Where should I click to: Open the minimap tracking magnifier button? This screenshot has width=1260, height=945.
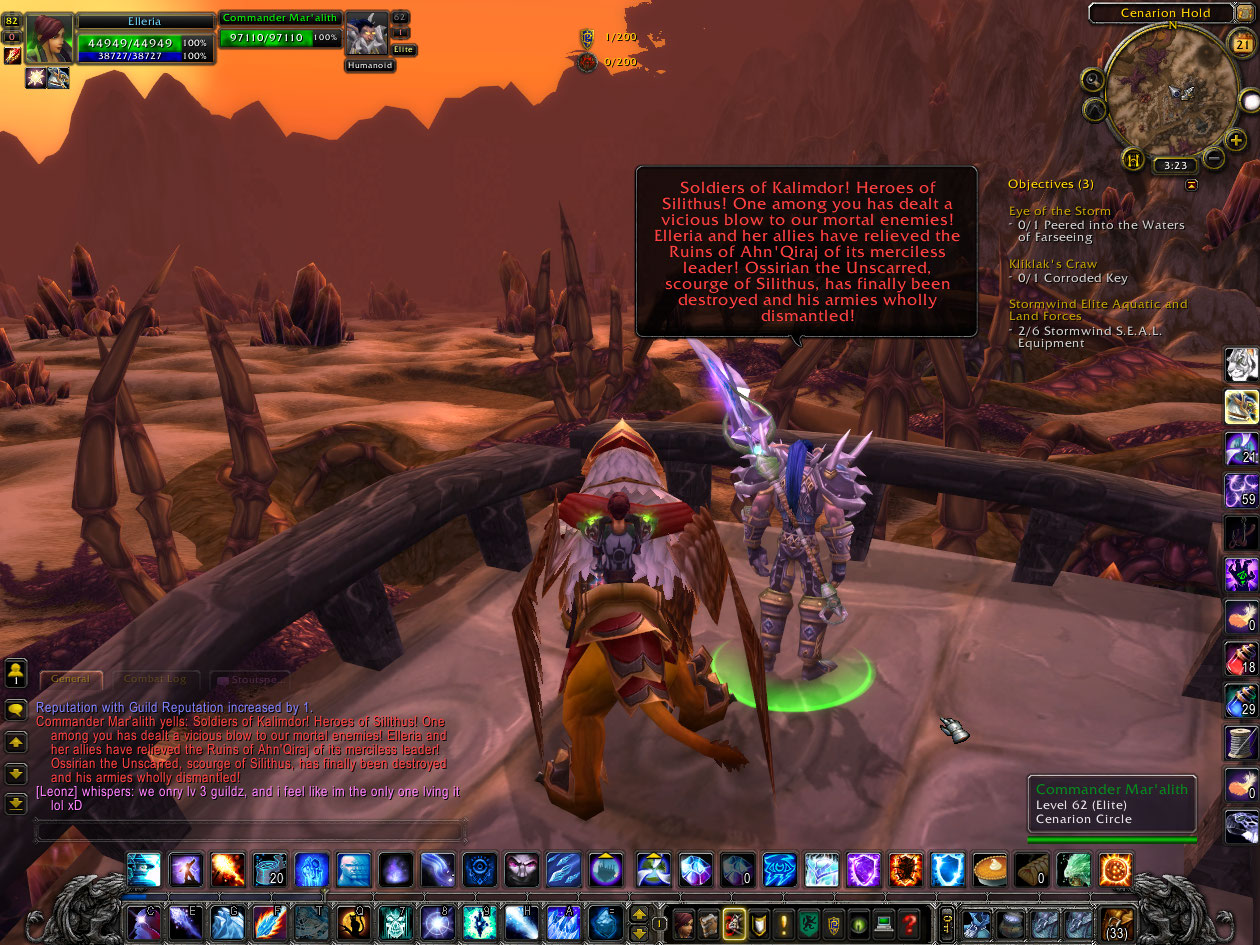click(1093, 79)
